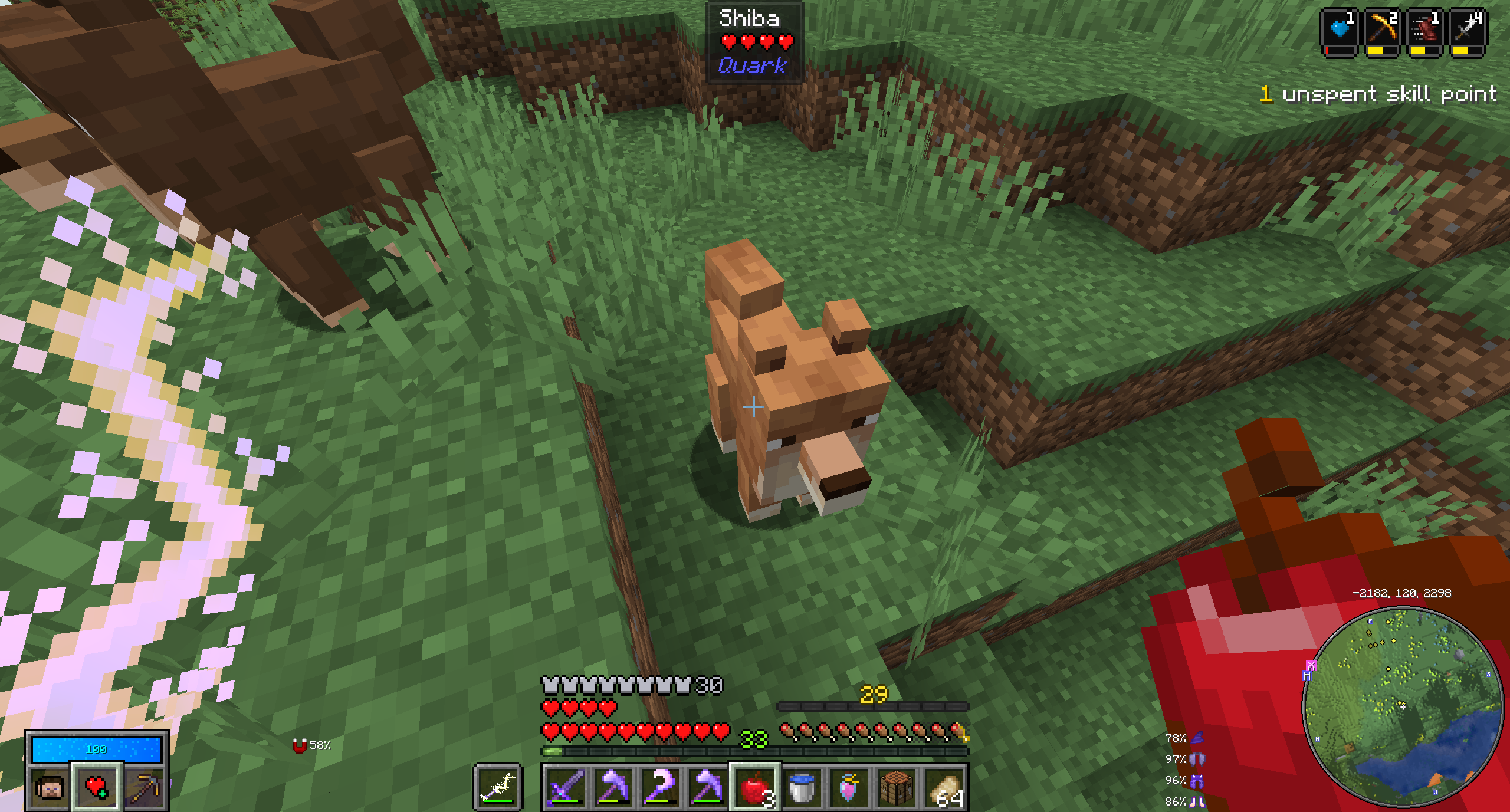This screenshot has height=812, width=1510.
Task: Select the crafting table hotbar slot
Action: click(896, 787)
